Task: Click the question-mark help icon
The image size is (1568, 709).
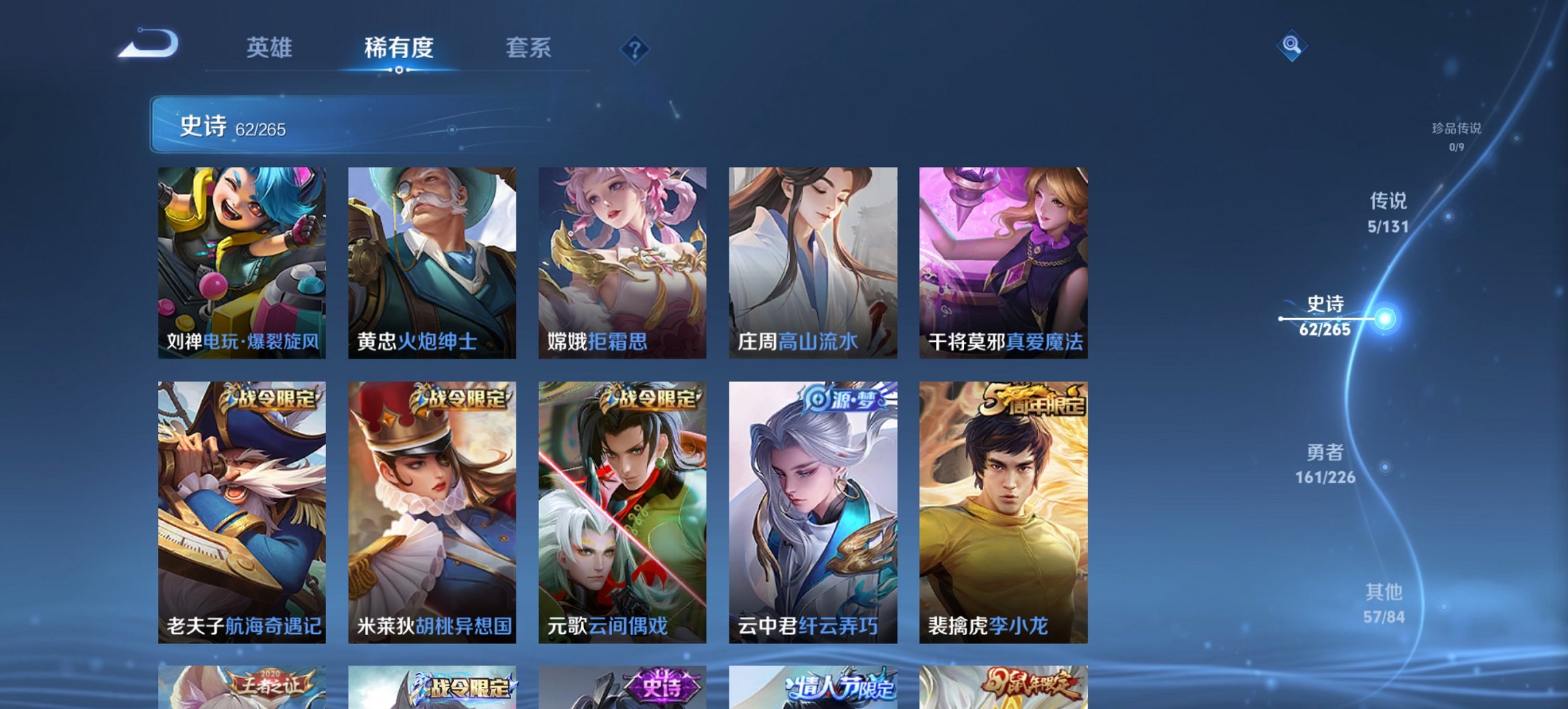Action: 633,48
